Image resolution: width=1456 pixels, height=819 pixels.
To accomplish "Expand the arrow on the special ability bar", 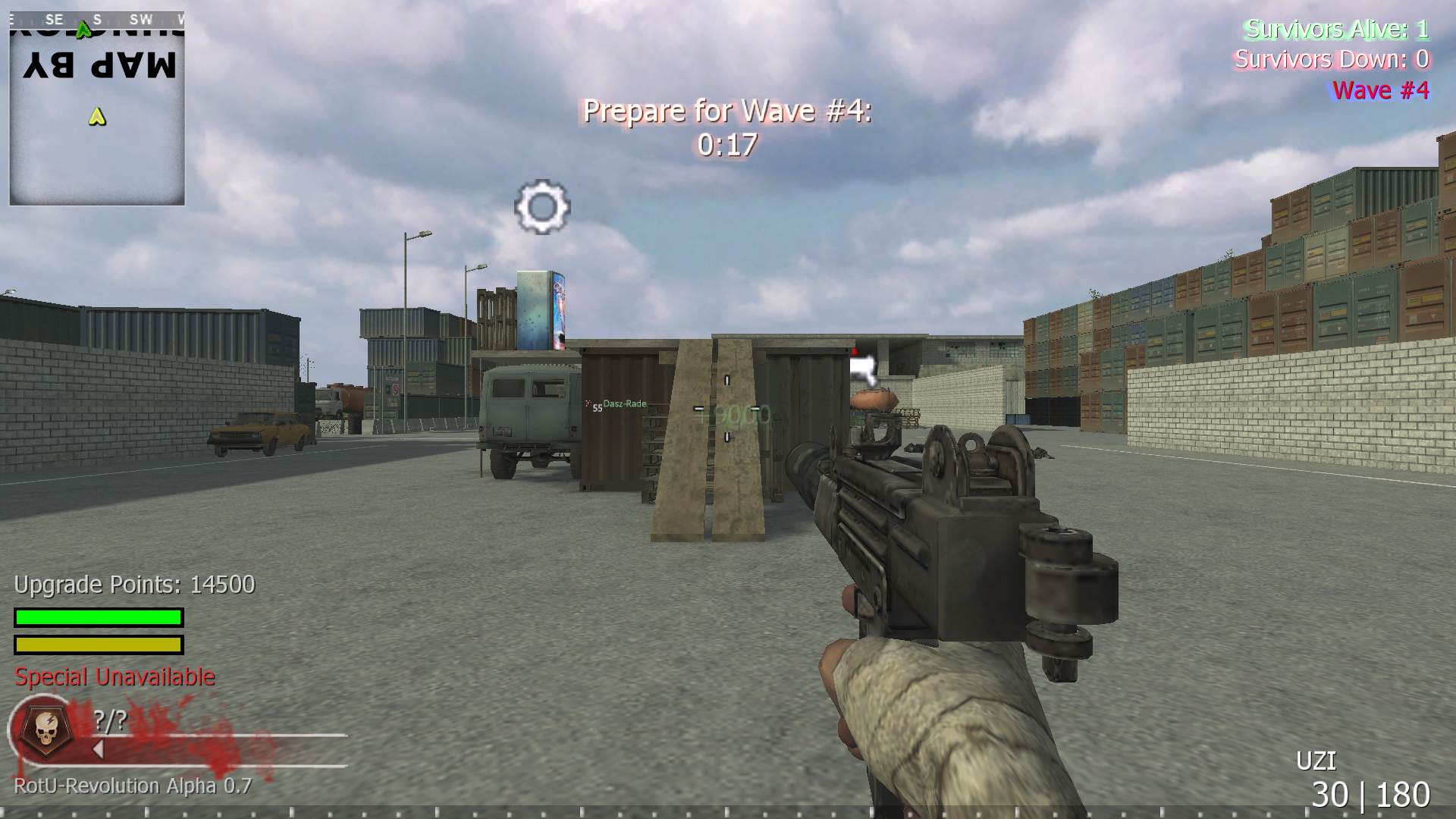I will coord(97,748).
